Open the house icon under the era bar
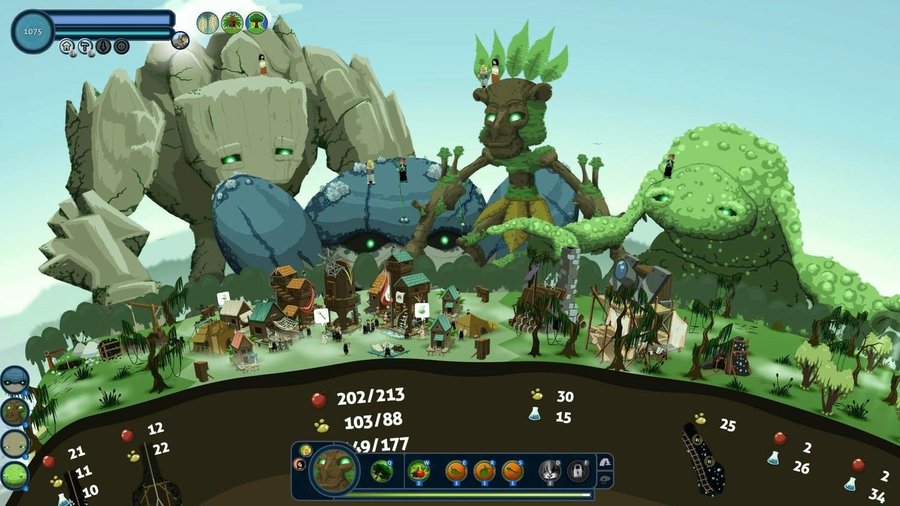Screen dimensions: 900x506 pyautogui.click(x=67, y=46)
